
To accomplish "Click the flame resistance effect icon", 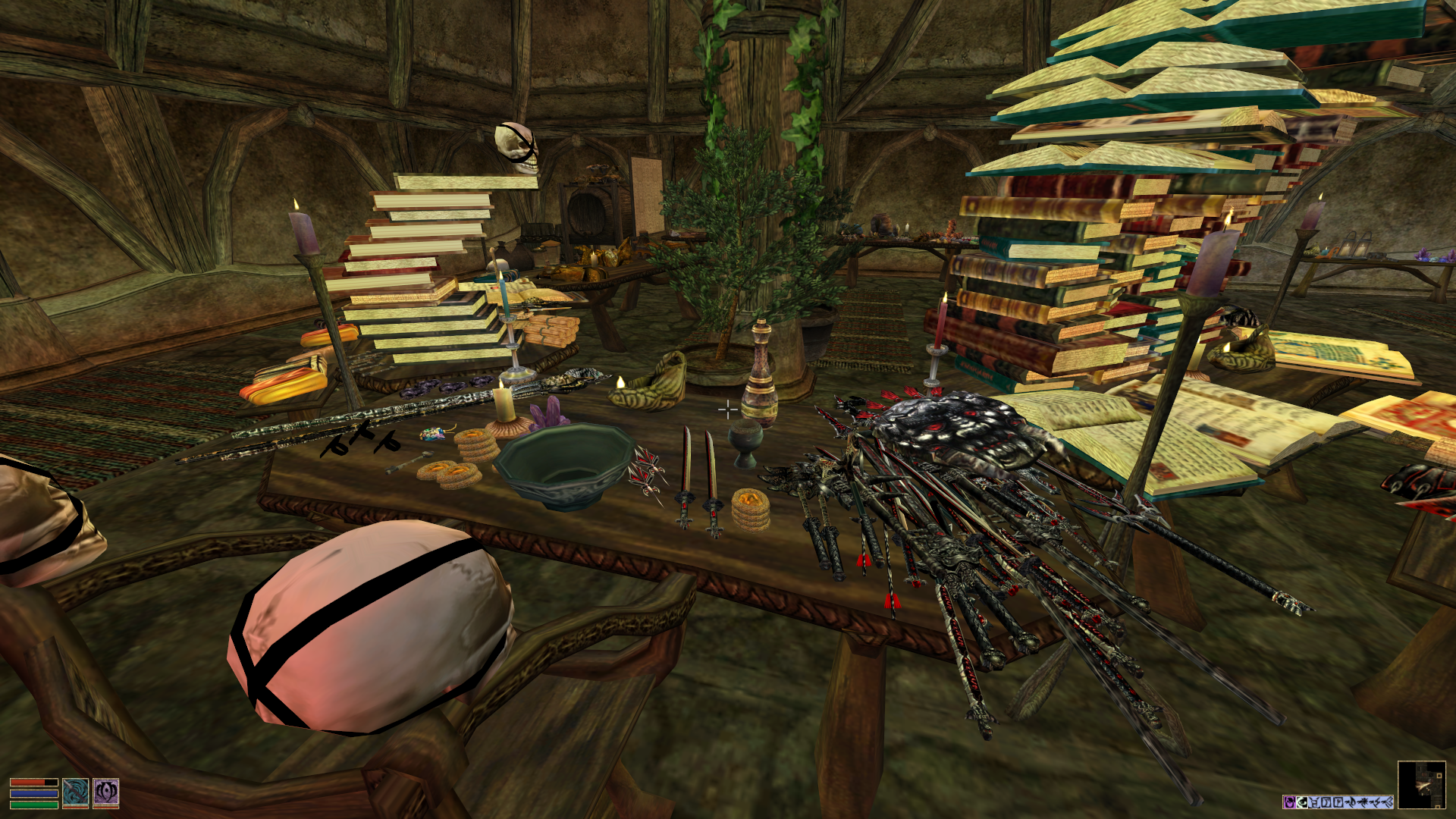I will tap(1351, 802).
